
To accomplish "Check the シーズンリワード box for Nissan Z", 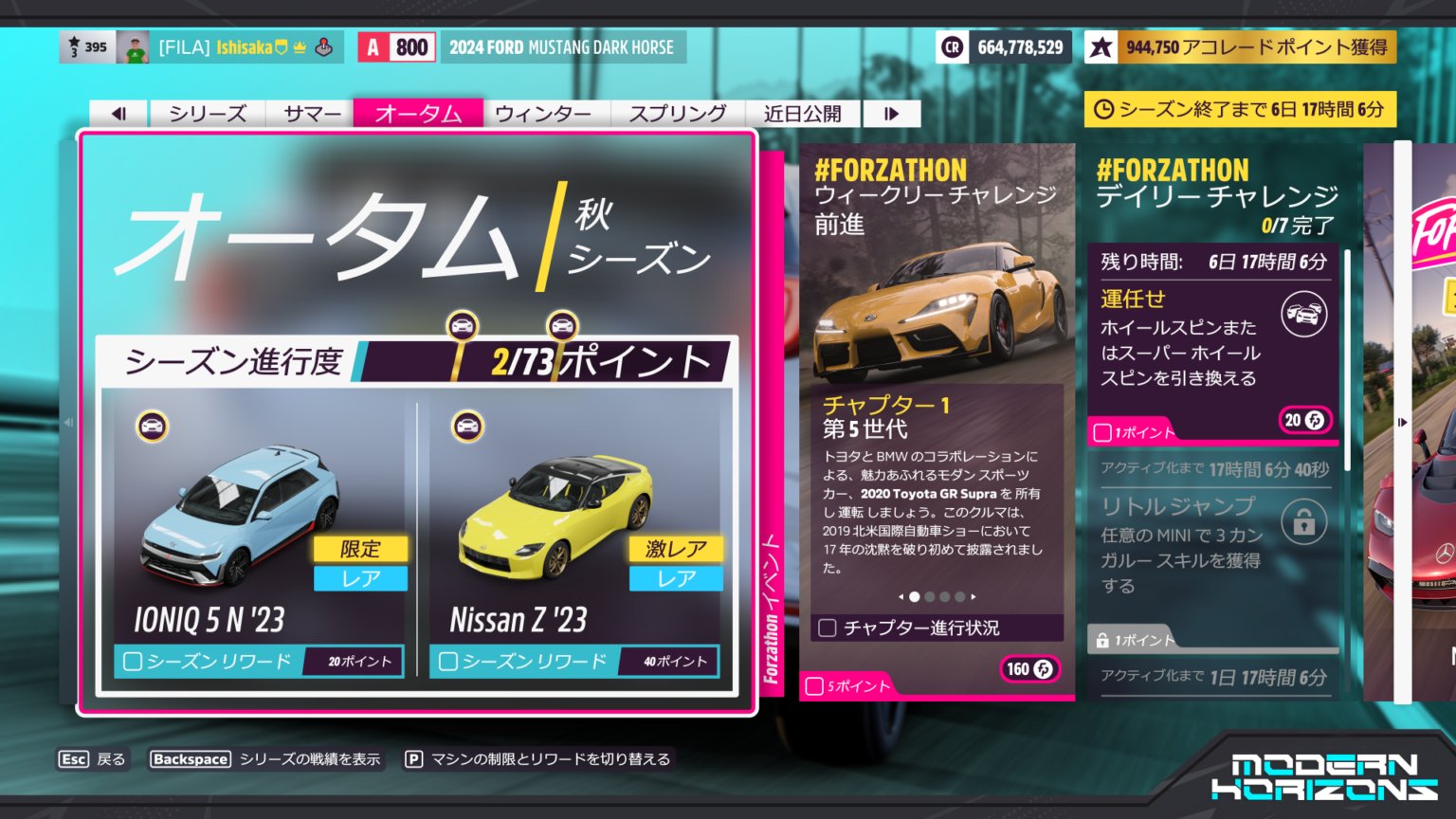I will (x=447, y=662).
